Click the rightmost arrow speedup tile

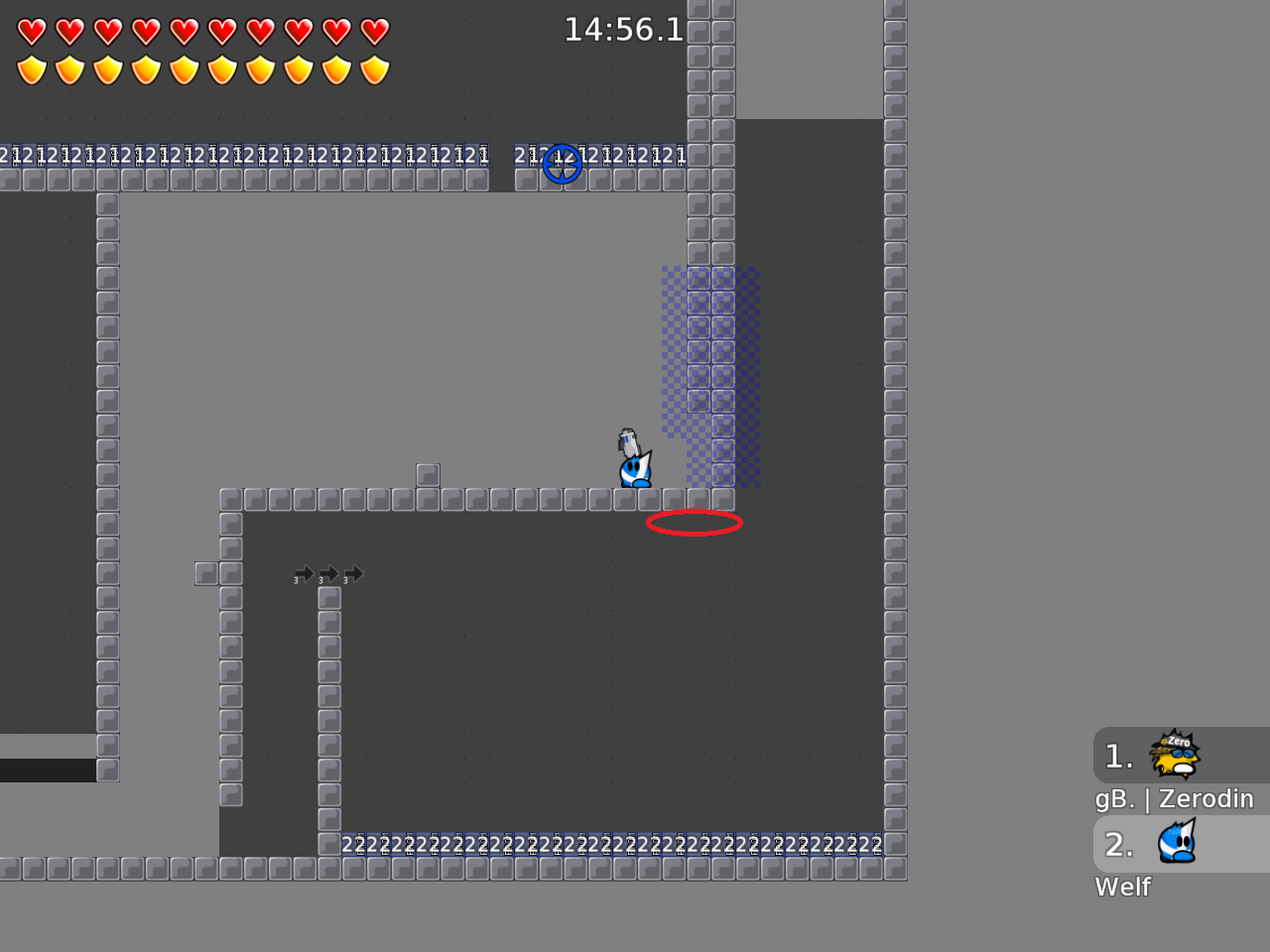point(355,573)
